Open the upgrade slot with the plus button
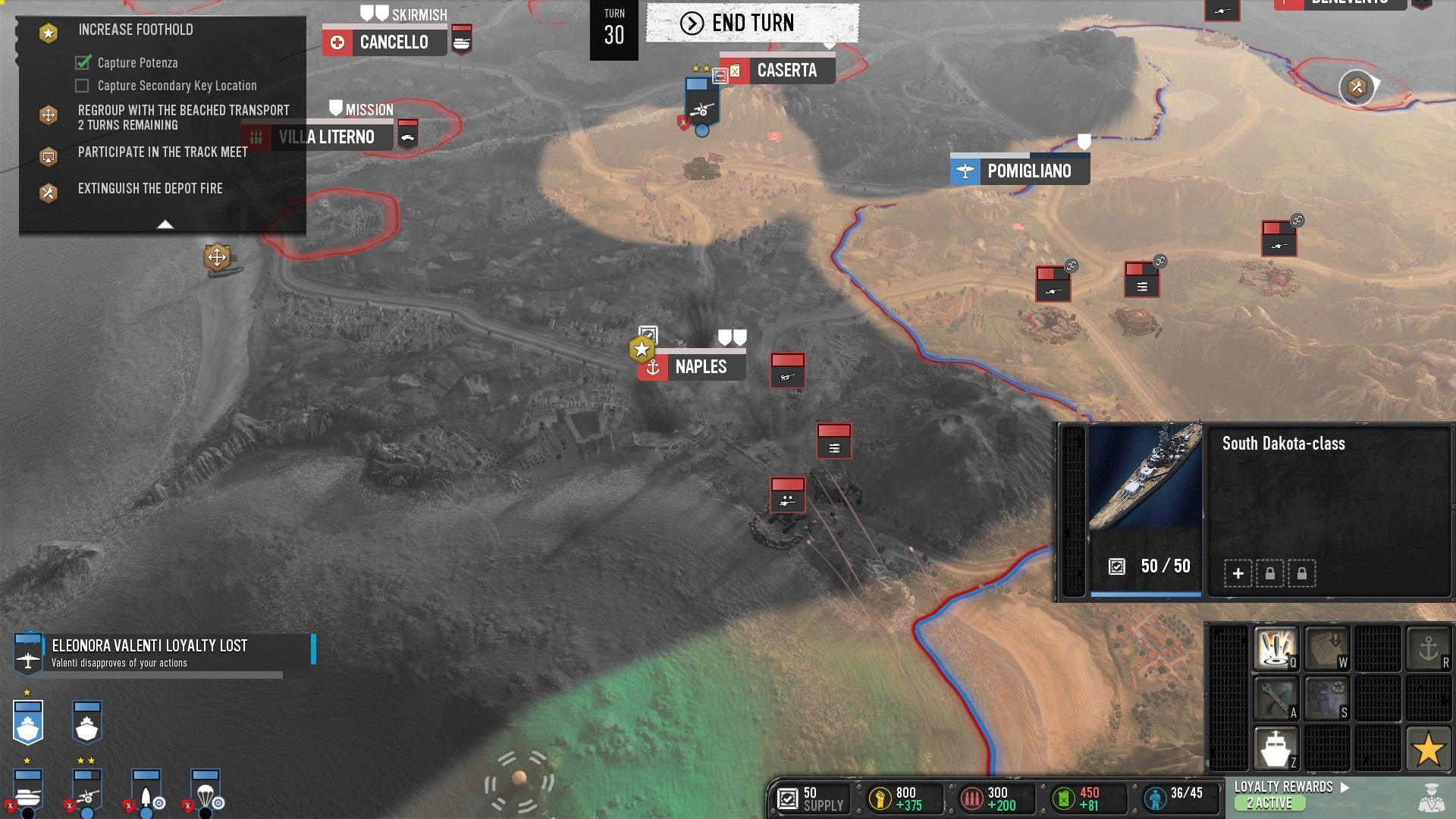 [1238, 574]
